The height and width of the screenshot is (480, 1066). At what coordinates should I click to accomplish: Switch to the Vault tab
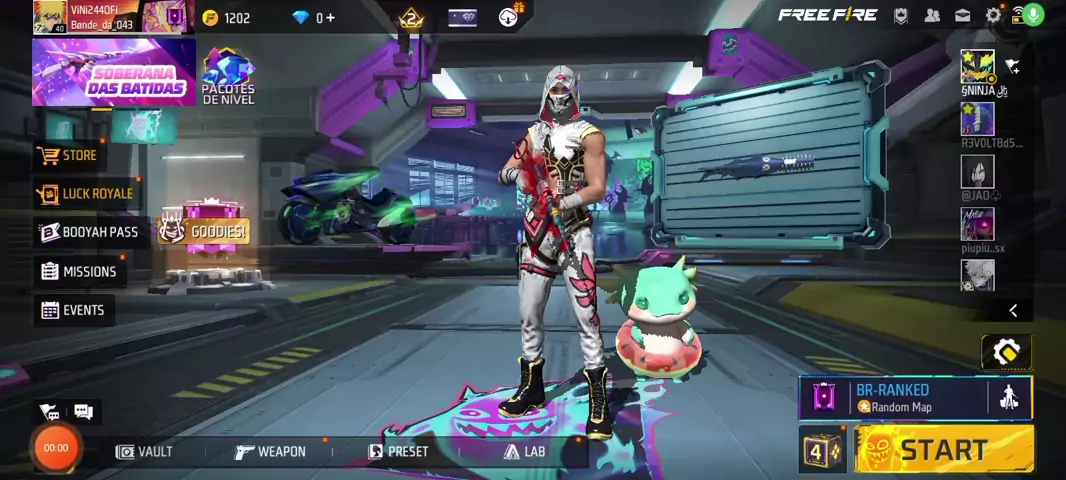coord(144,452)
